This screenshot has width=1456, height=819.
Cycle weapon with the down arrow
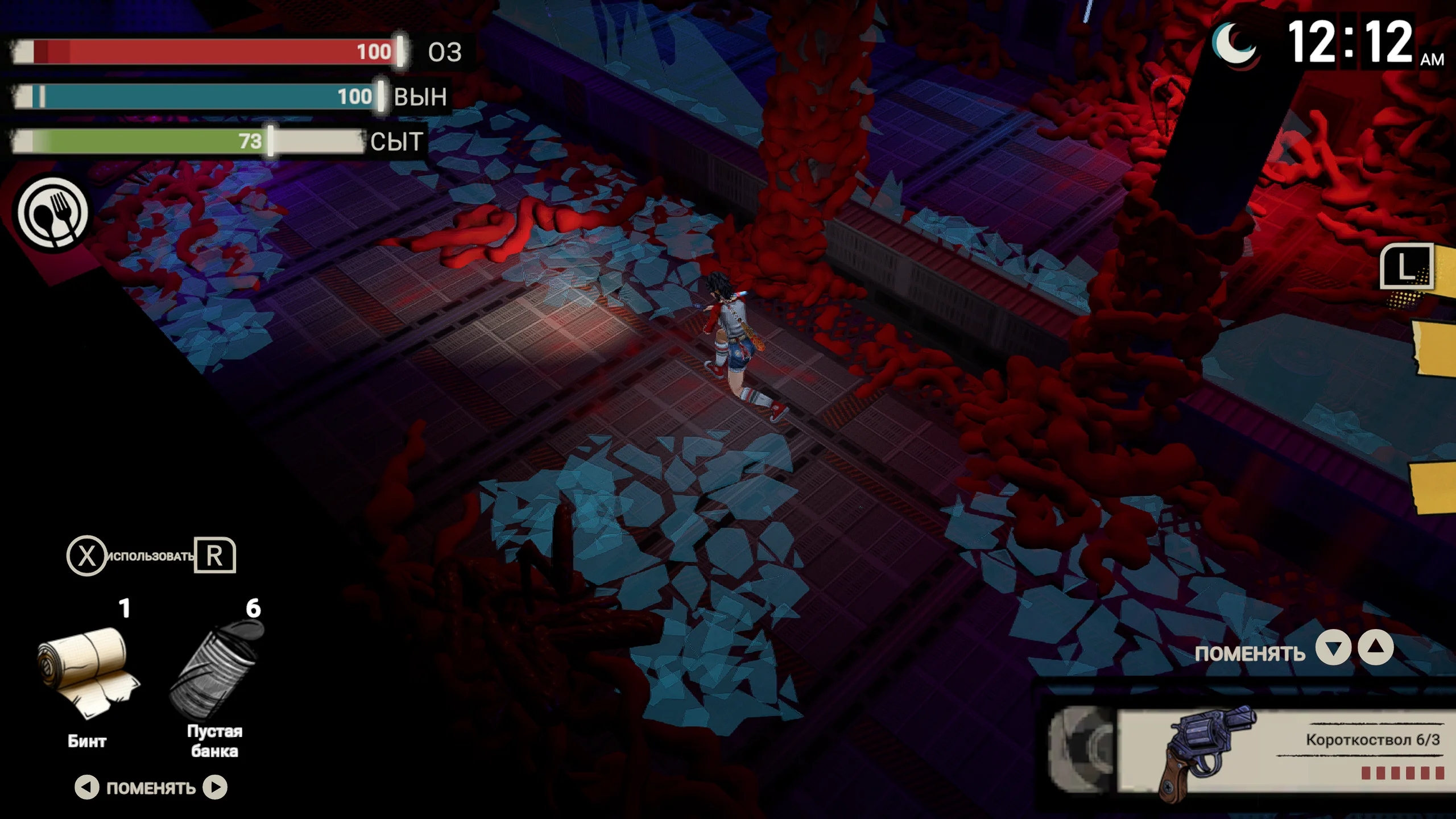pos(1333,648)
